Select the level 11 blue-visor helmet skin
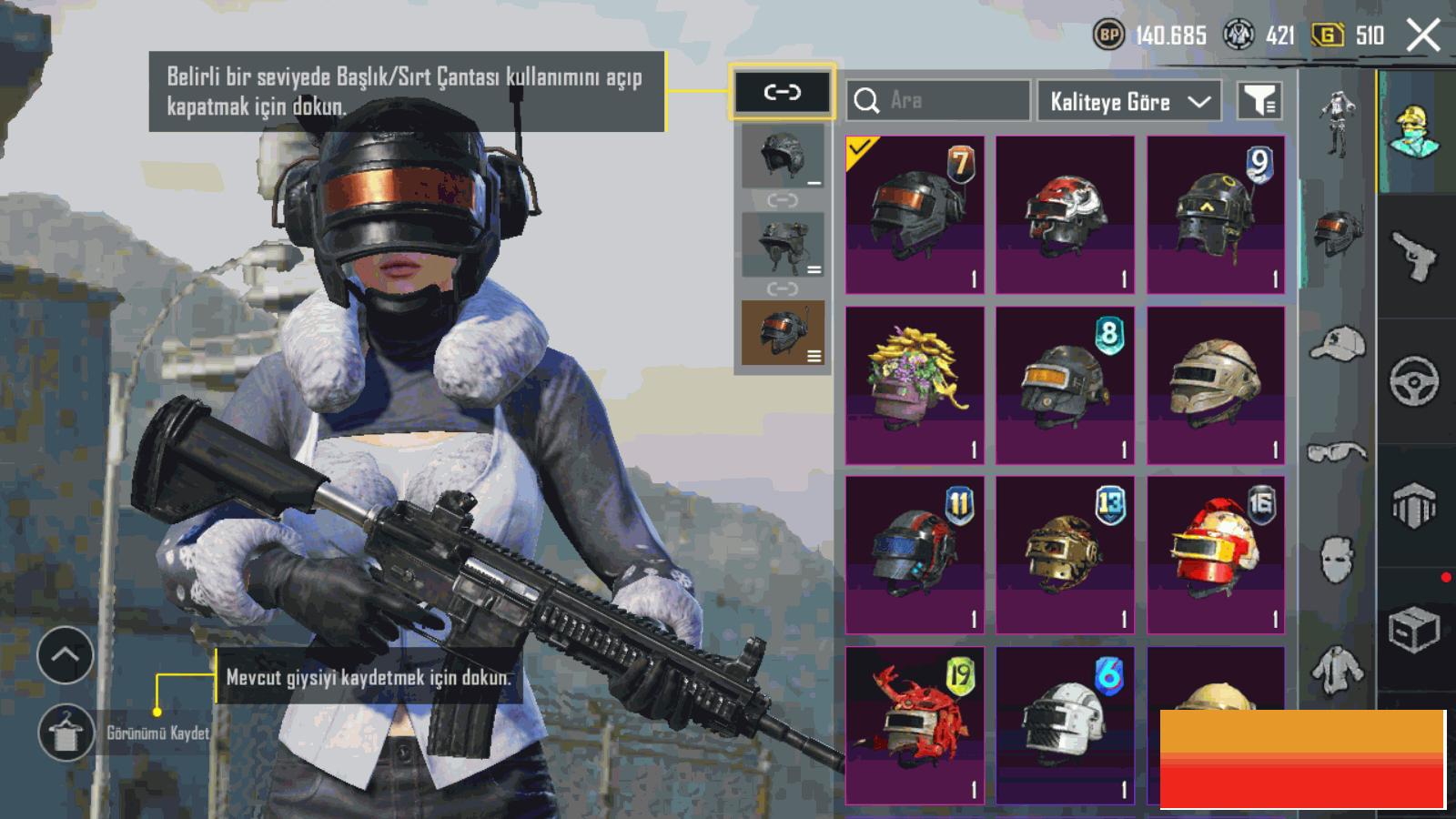Image resolution: width=1456 pixels, height=819 pixels. 915,555
